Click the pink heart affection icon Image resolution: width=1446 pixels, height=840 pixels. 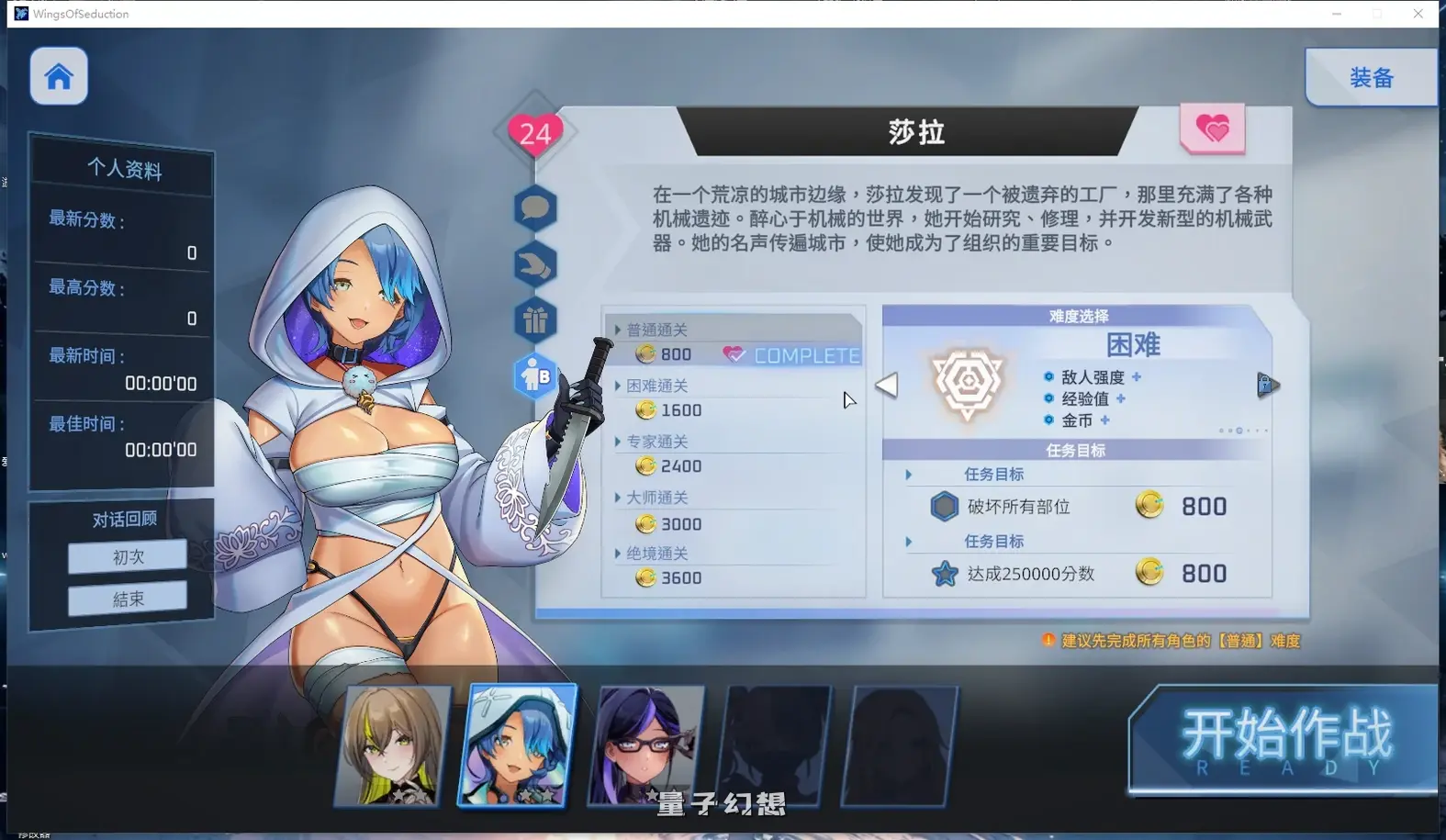[x=1212, y=129]
